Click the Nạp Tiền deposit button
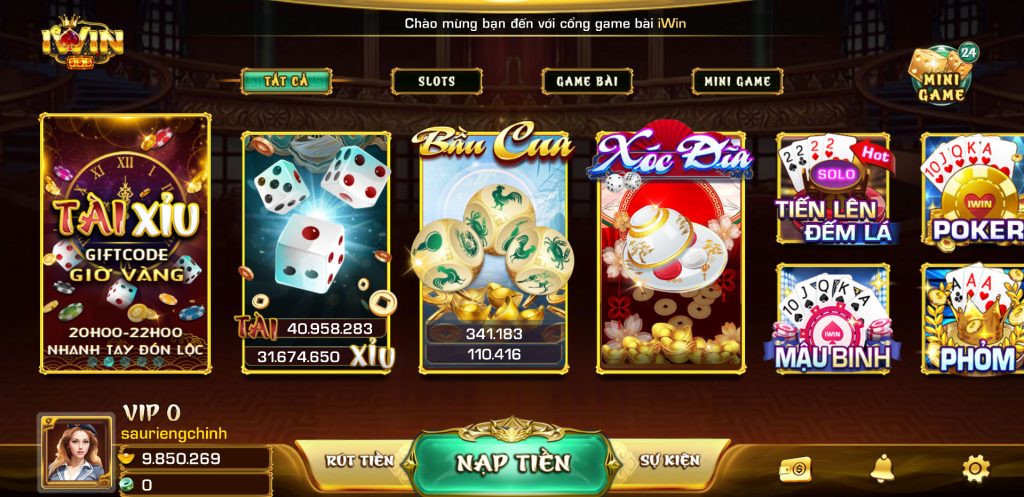Screen dimensions: 1024x497 point(512,463)
